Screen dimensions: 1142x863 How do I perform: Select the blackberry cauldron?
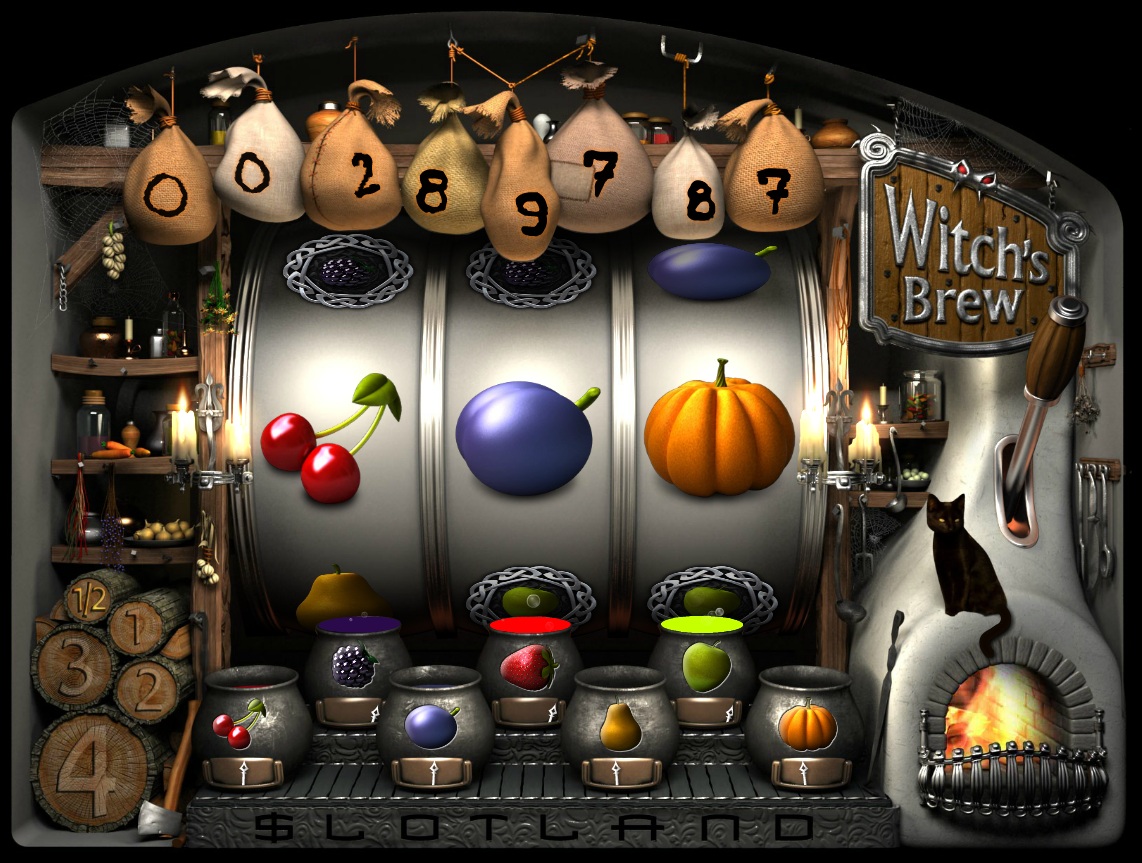click(x=354, y=664)
